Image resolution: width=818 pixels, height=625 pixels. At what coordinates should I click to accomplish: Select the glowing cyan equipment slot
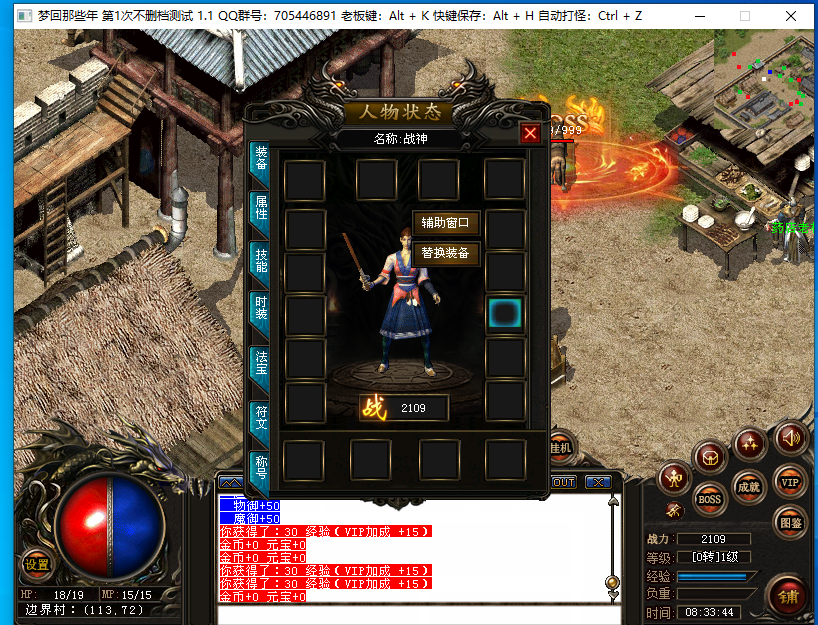coord(505,314)
